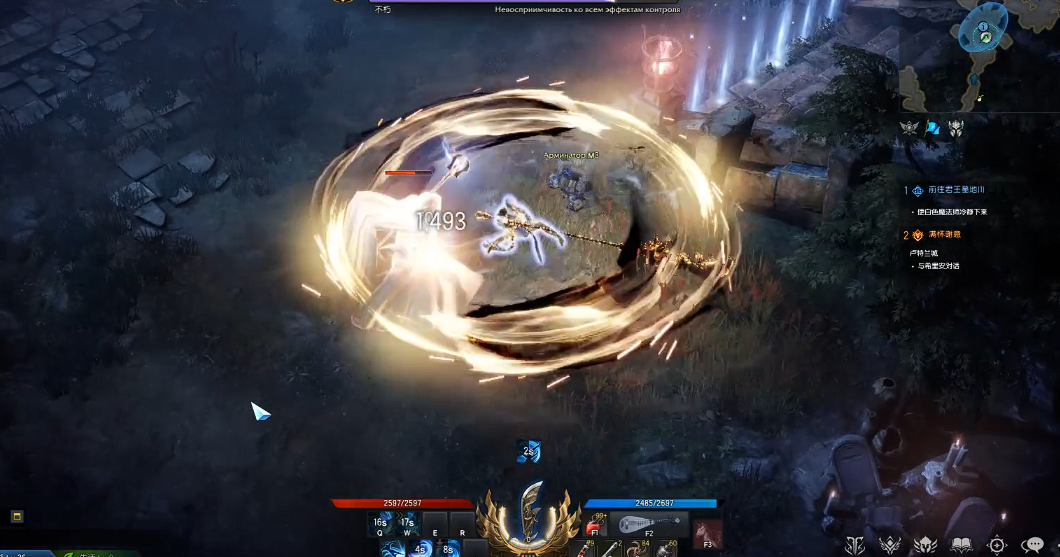Open the chat speech bubble menu
Screen dimensions: 1060x557
click(x=1033, y=544)
